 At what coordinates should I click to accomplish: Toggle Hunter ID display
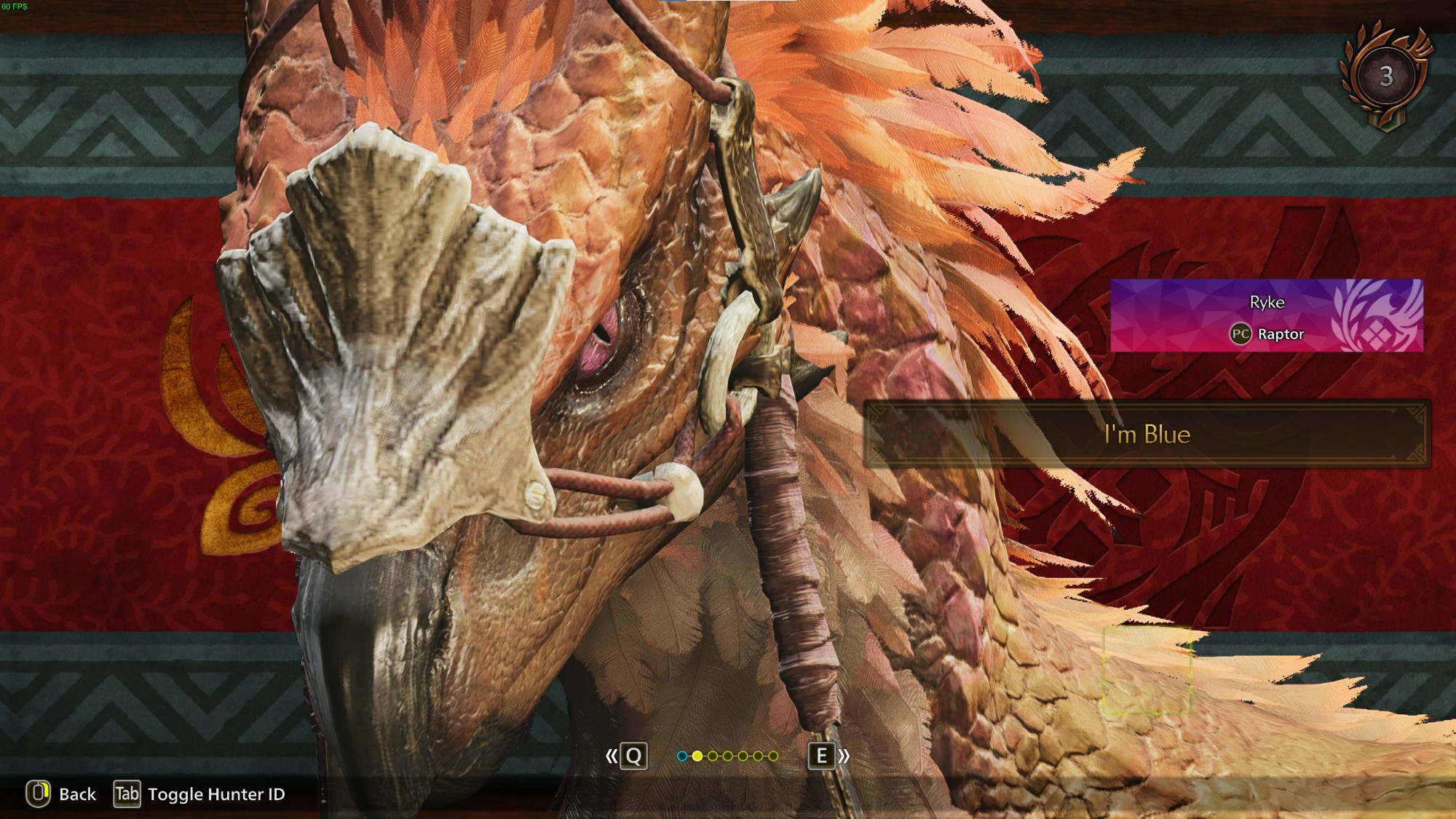coord(215,794)
